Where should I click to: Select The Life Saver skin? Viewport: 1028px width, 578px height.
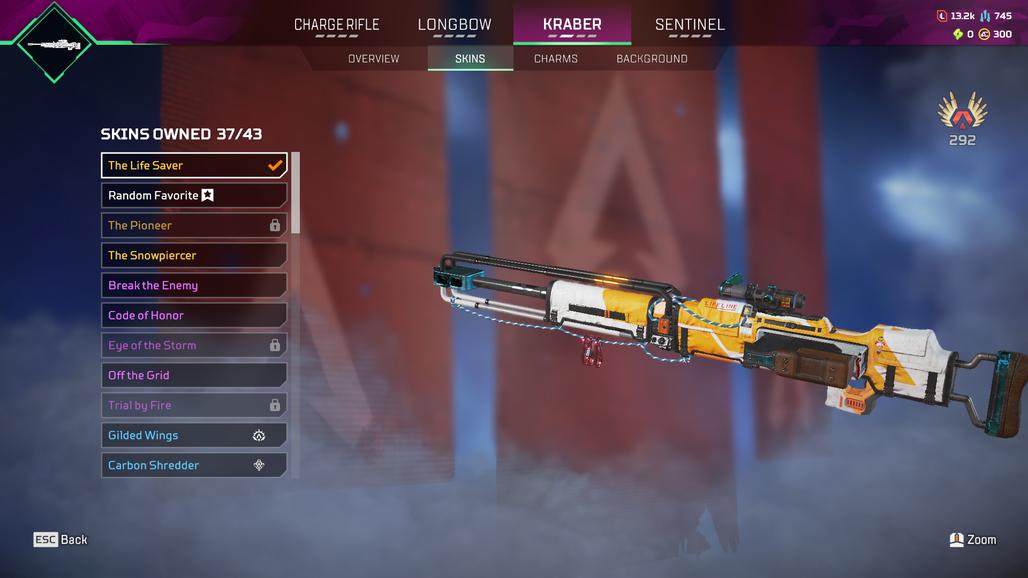(194, 165)
